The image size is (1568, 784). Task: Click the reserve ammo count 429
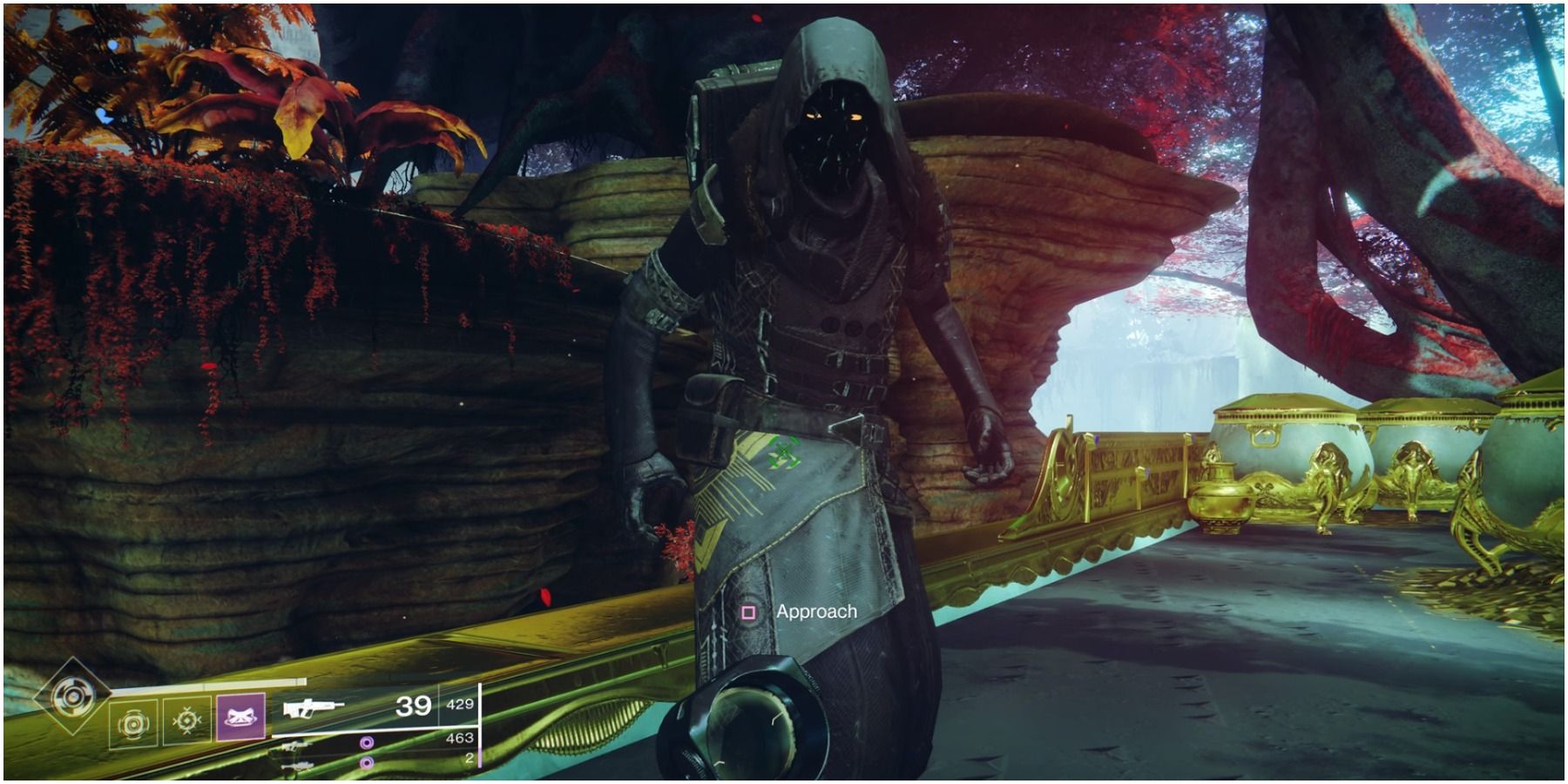pos(459,705)
